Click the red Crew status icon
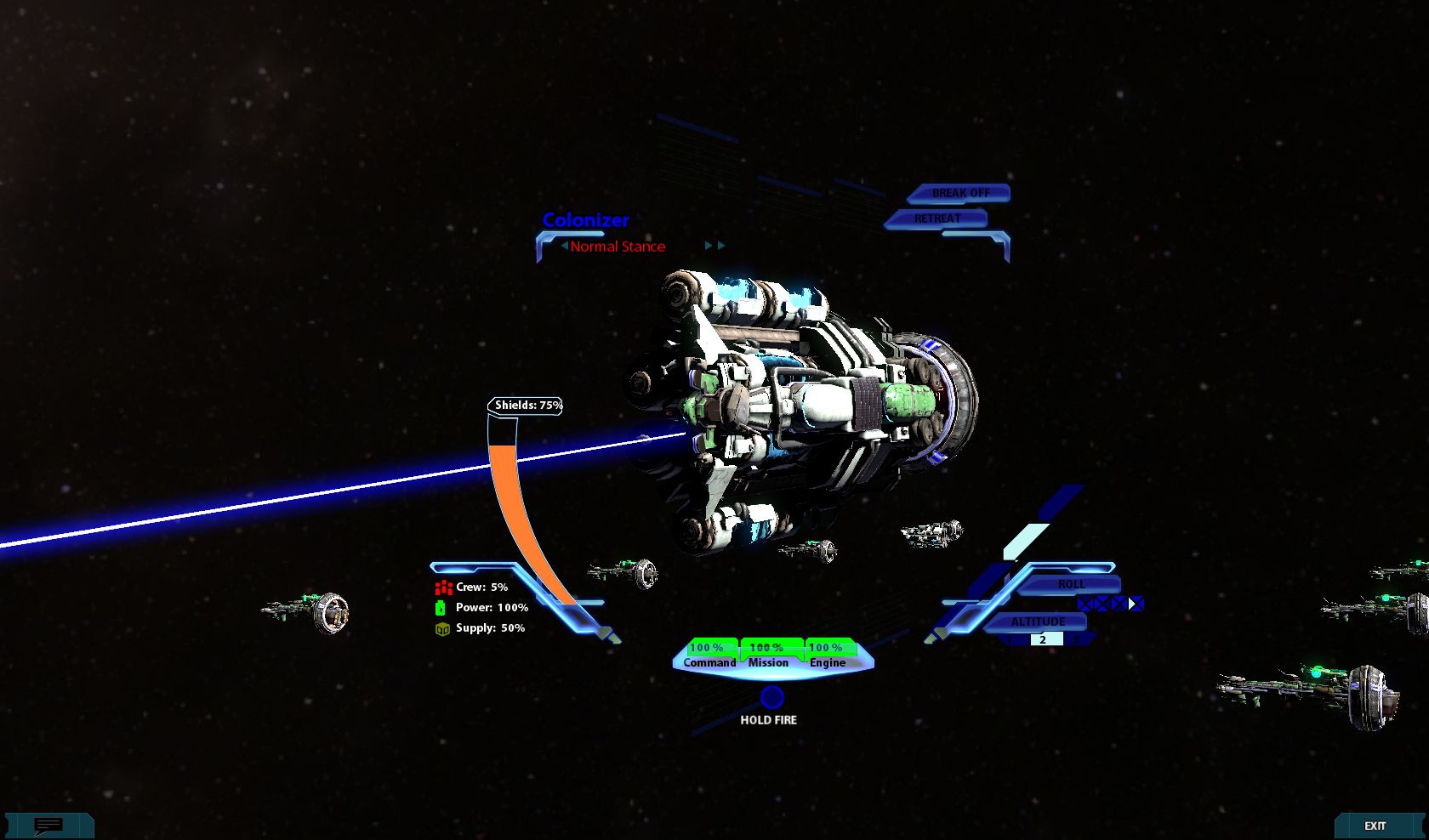This screenshot has height=840, width=1429. pyautogui.click(x=442, y=587)
